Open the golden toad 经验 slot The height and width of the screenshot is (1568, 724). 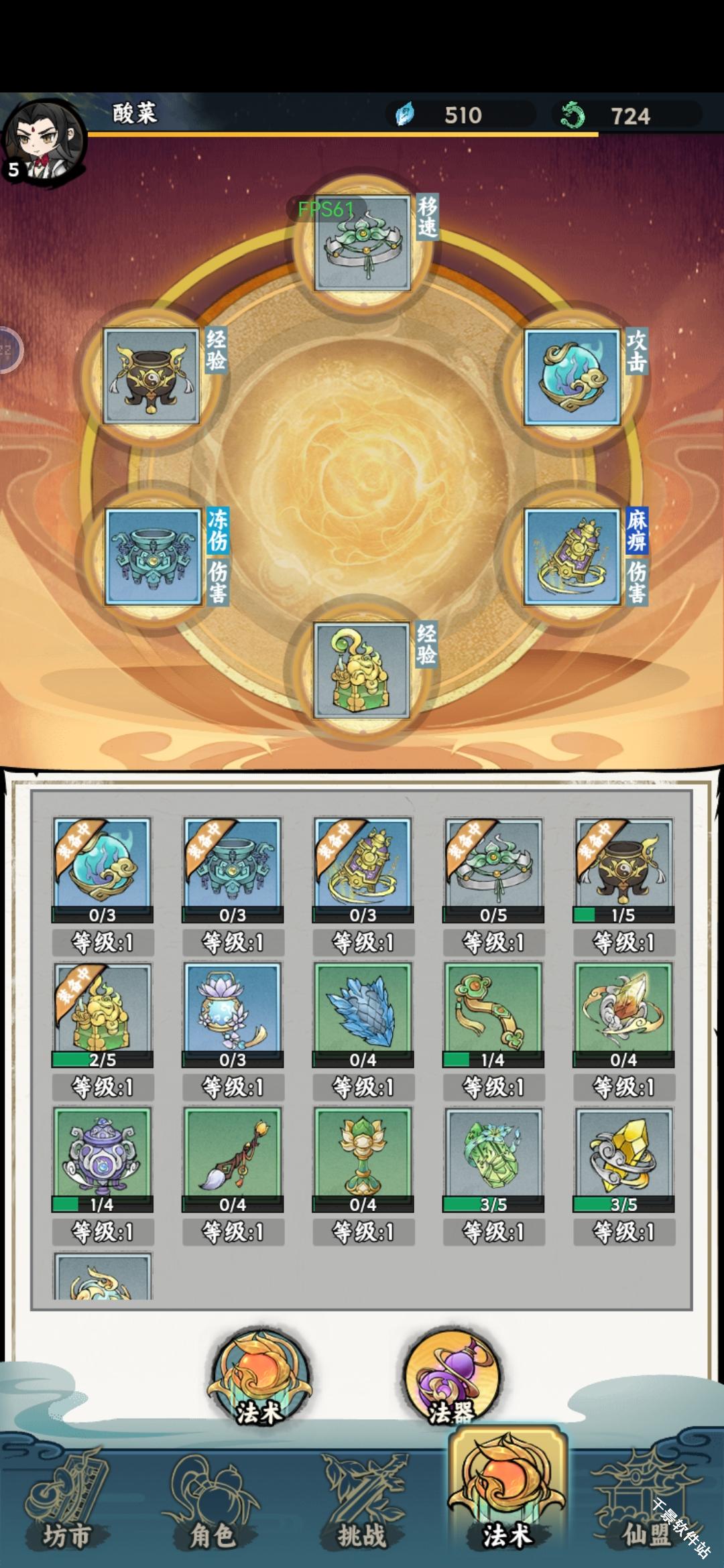tap(362, 670)
